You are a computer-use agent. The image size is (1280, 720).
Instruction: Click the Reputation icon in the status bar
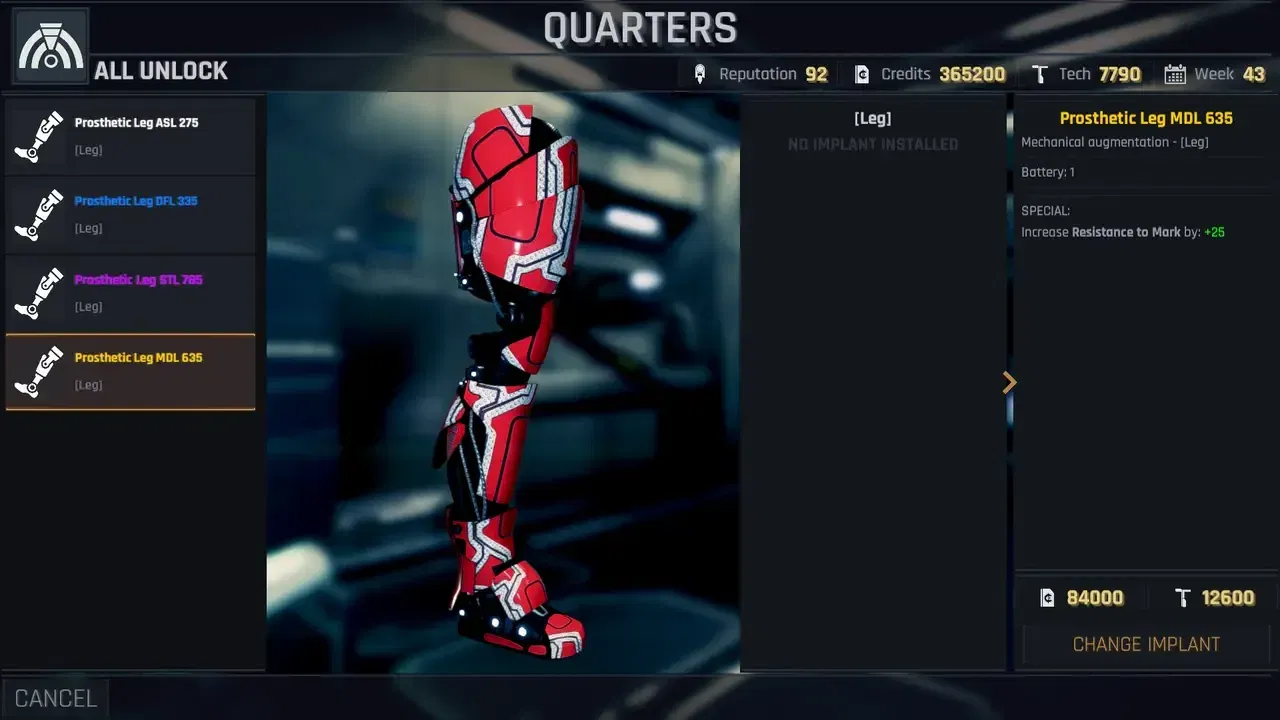tap(700, 73)
